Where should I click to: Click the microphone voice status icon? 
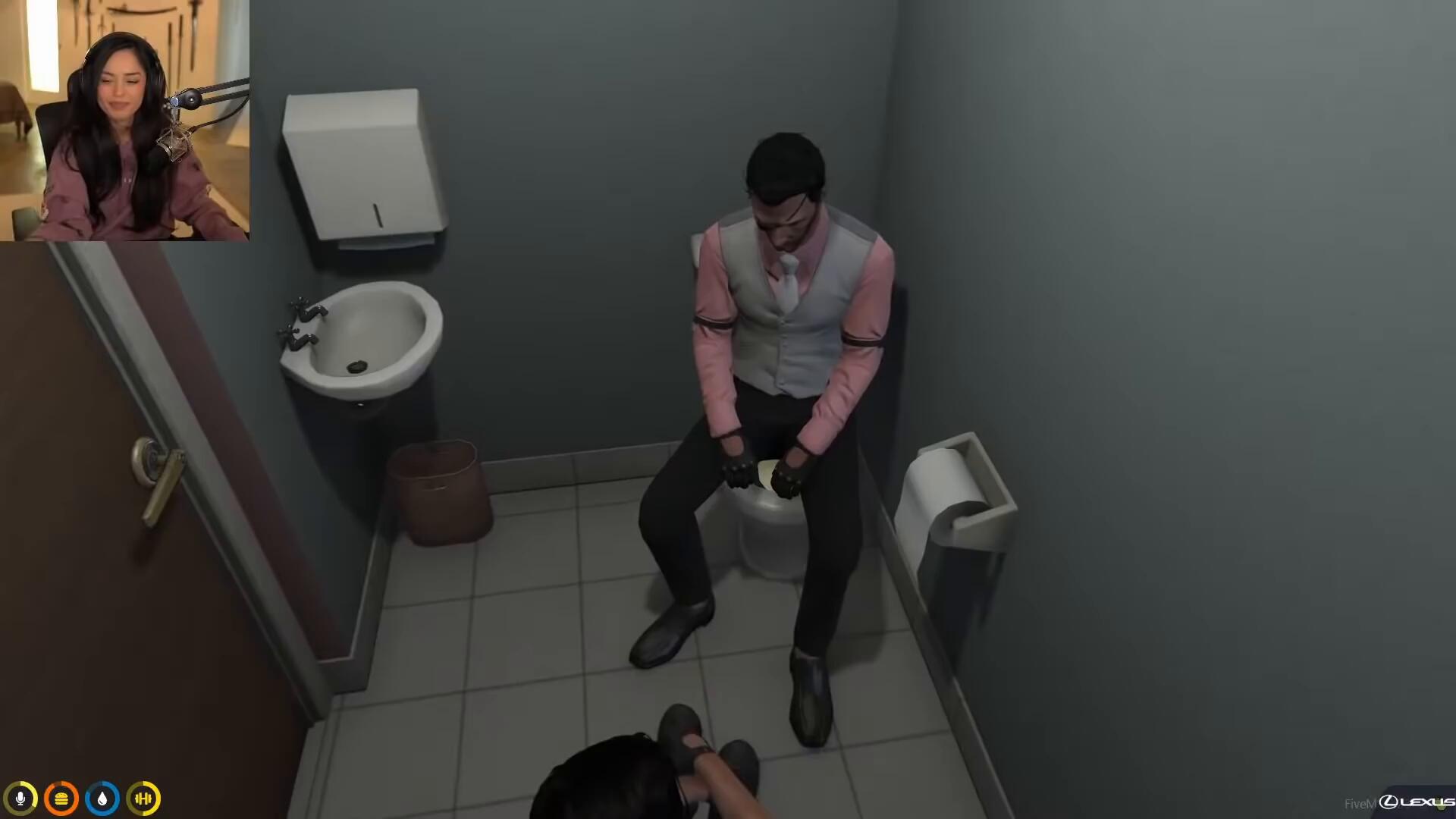20,799
